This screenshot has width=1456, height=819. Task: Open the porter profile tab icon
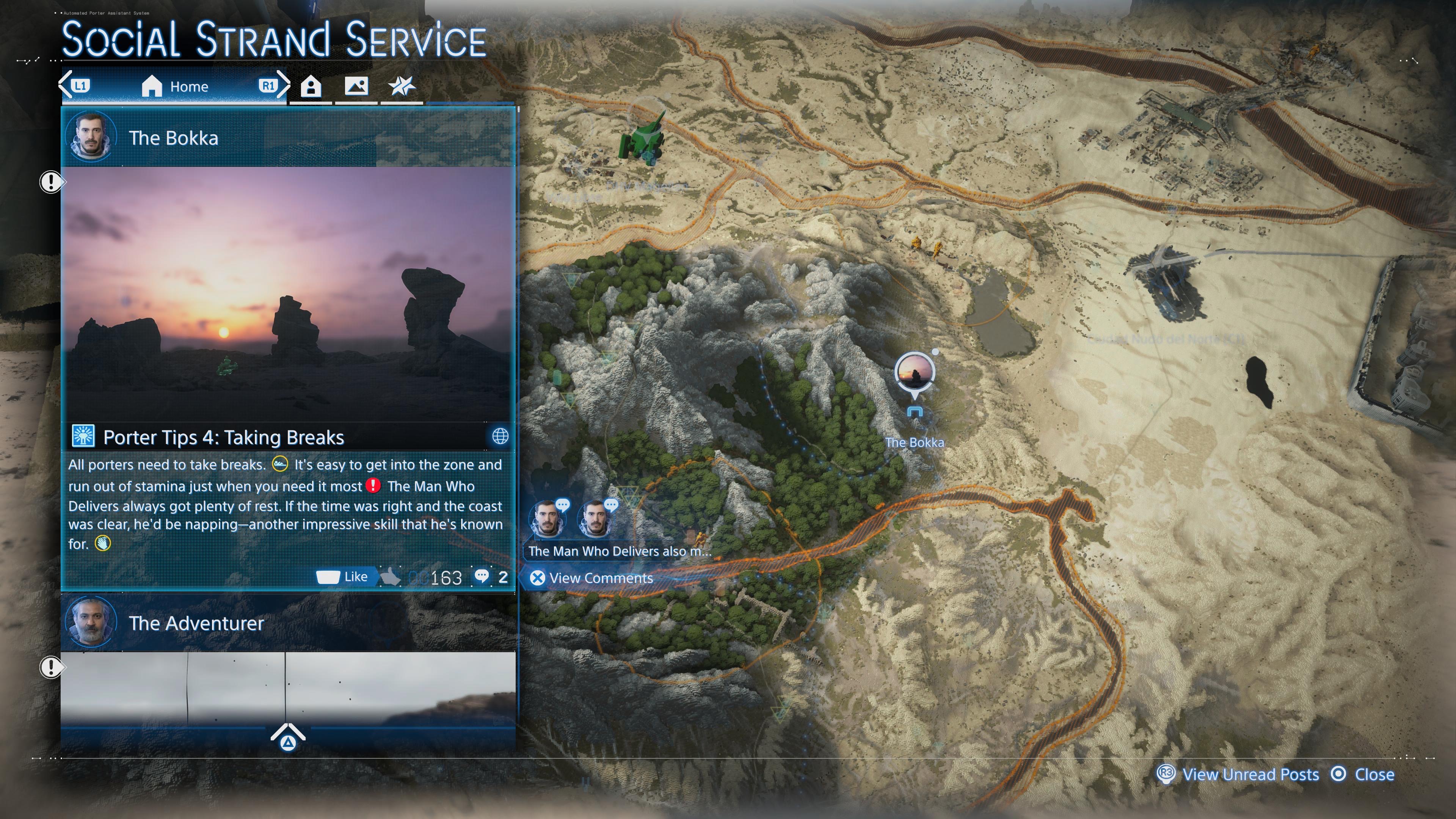311,86
